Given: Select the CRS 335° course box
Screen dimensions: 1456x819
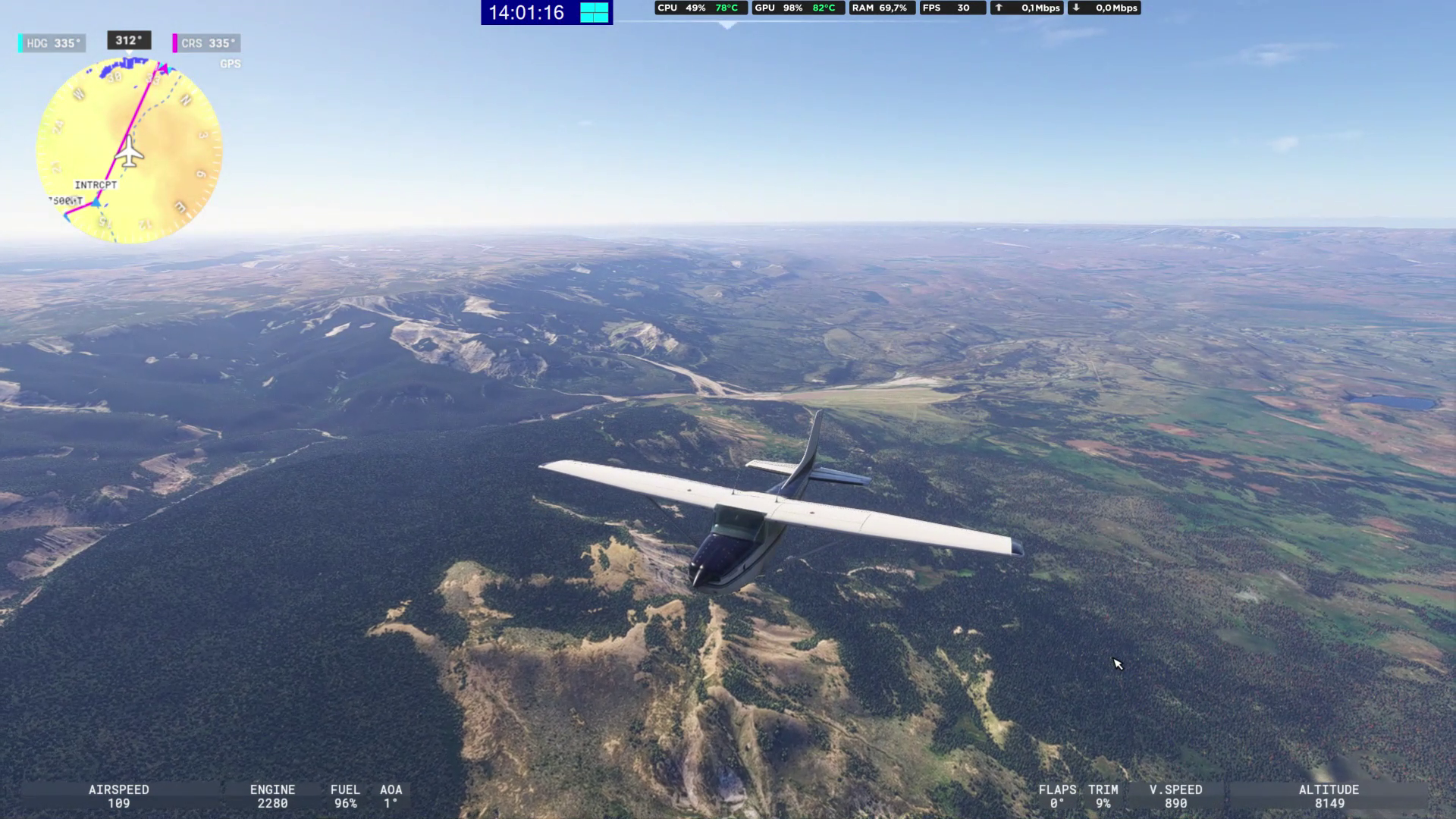Looking at the screenshot, I should (207, 43).
